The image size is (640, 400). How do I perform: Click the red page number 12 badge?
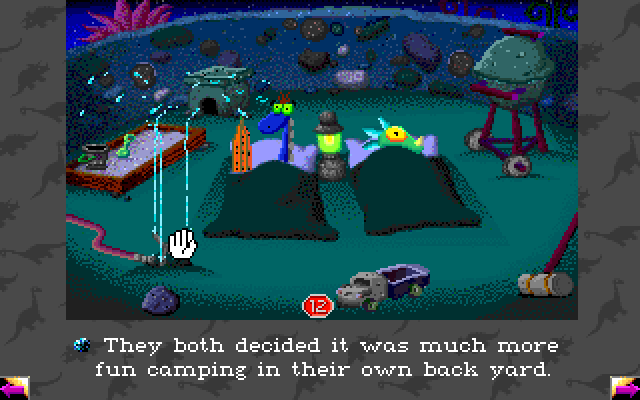[x=316, y=304]
